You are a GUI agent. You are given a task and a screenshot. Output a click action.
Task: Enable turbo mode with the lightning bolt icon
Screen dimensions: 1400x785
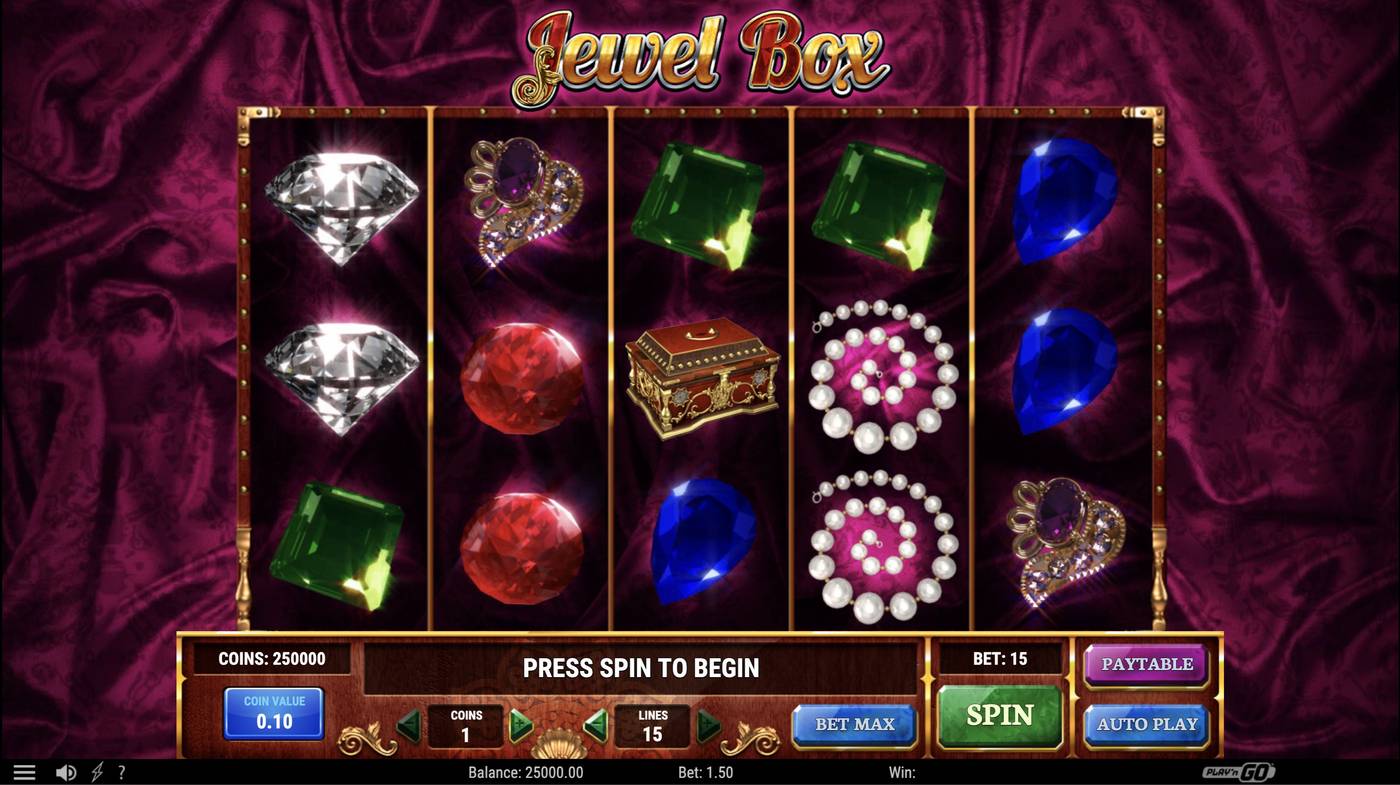[x=95, y=770]
